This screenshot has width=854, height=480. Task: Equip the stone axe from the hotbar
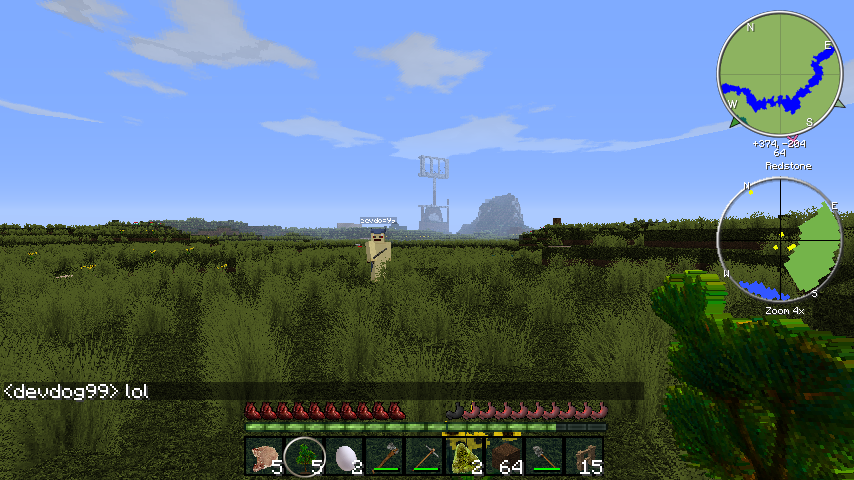click(385, 456)
